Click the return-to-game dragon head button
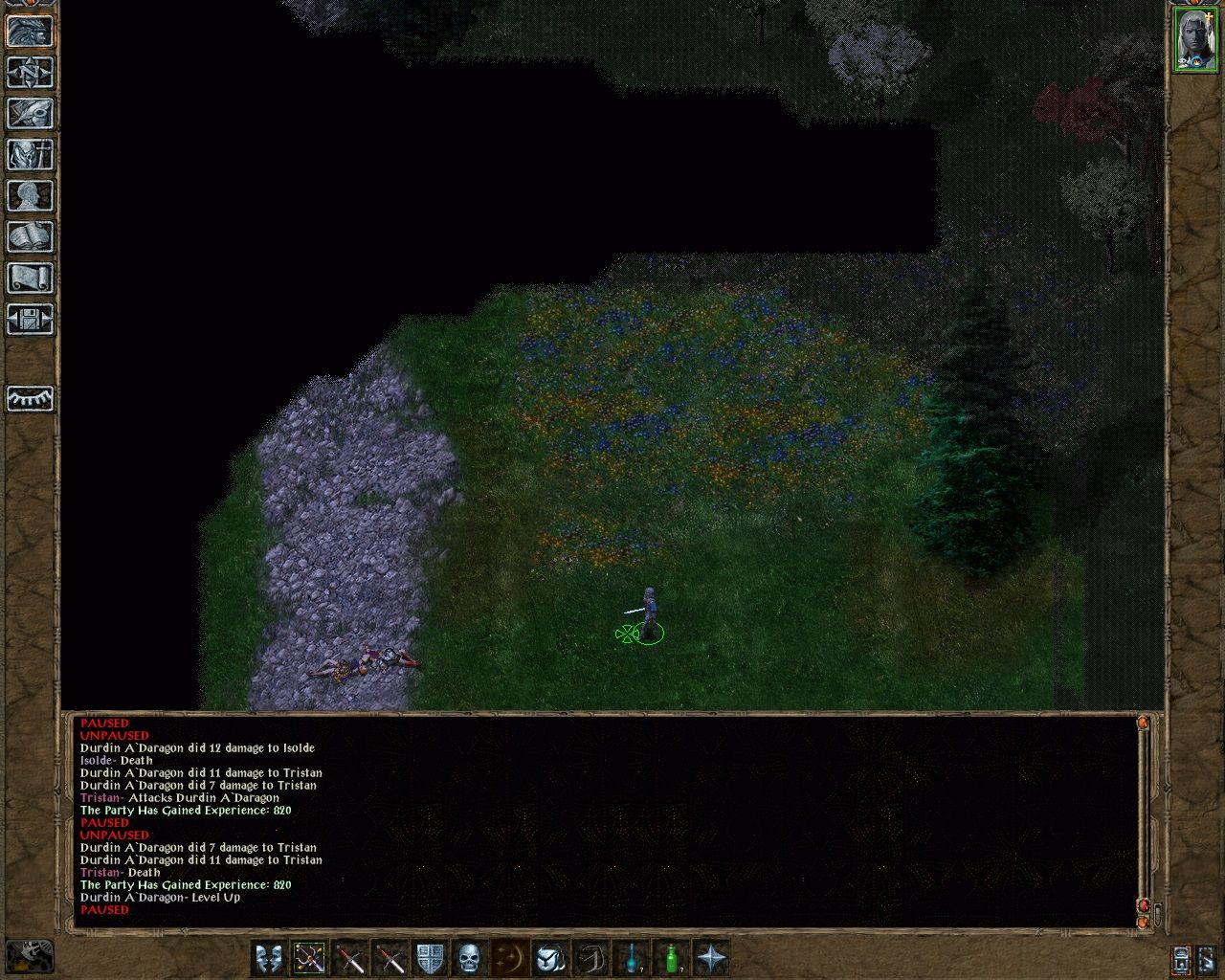The image size is (1225, 980). 30,31
